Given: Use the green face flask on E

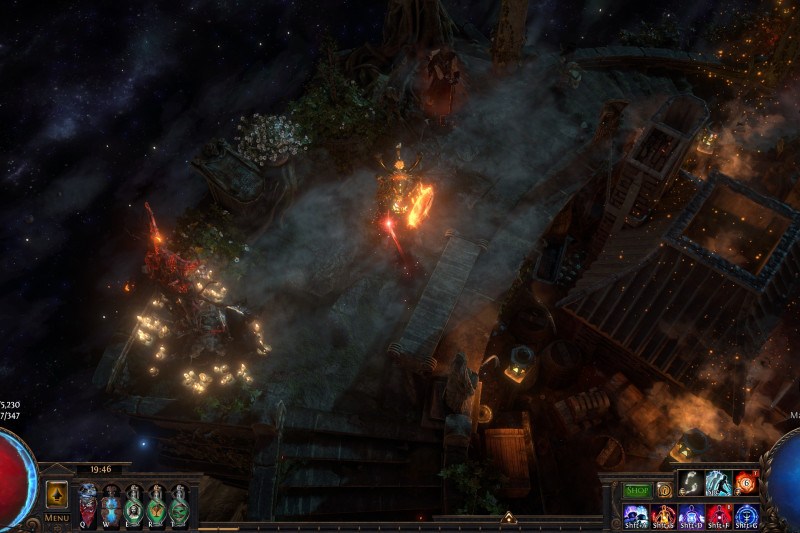Looking at the screenshot, I should 134,503.
